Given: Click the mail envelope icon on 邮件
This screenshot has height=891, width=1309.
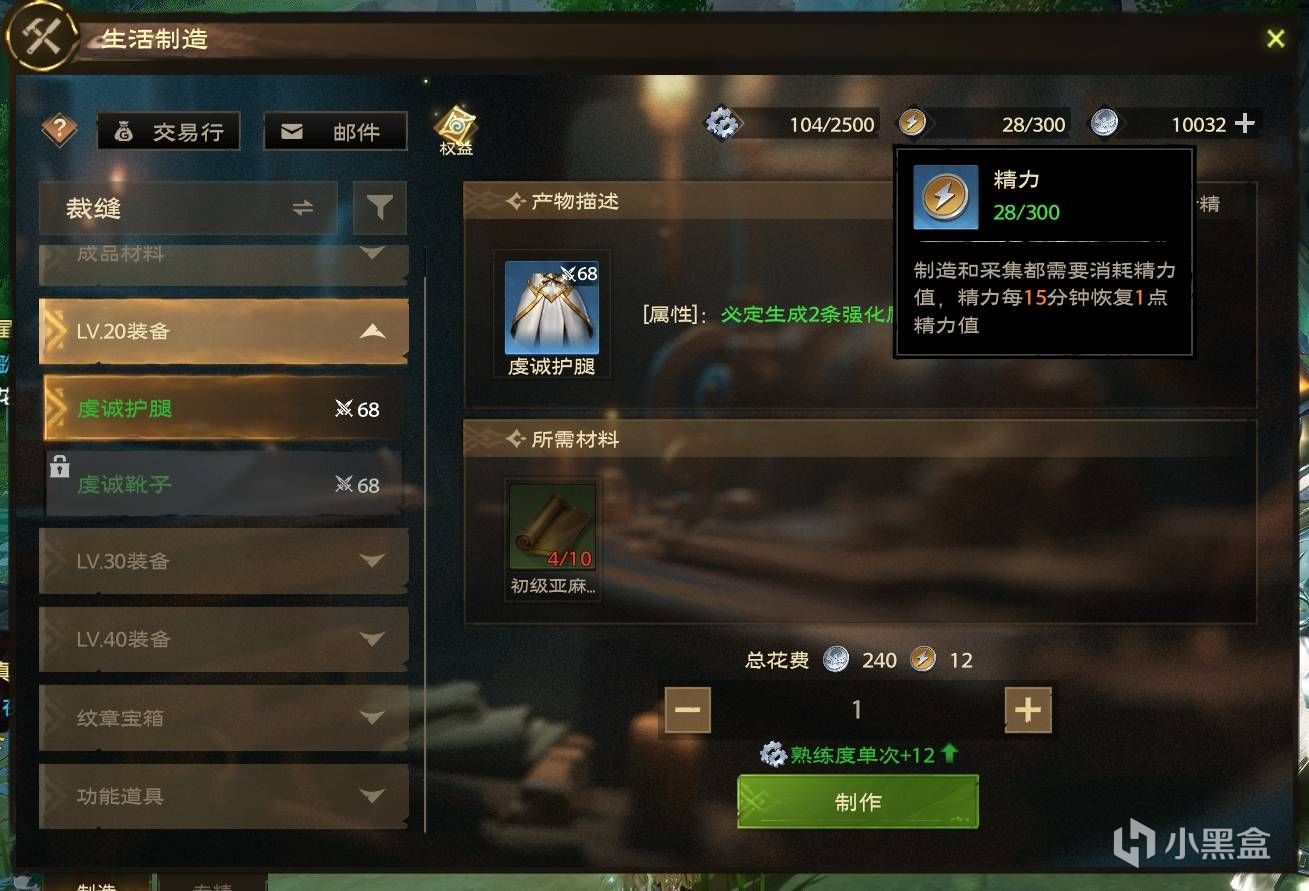Looking at the screenshot, I should pos(291,130).
